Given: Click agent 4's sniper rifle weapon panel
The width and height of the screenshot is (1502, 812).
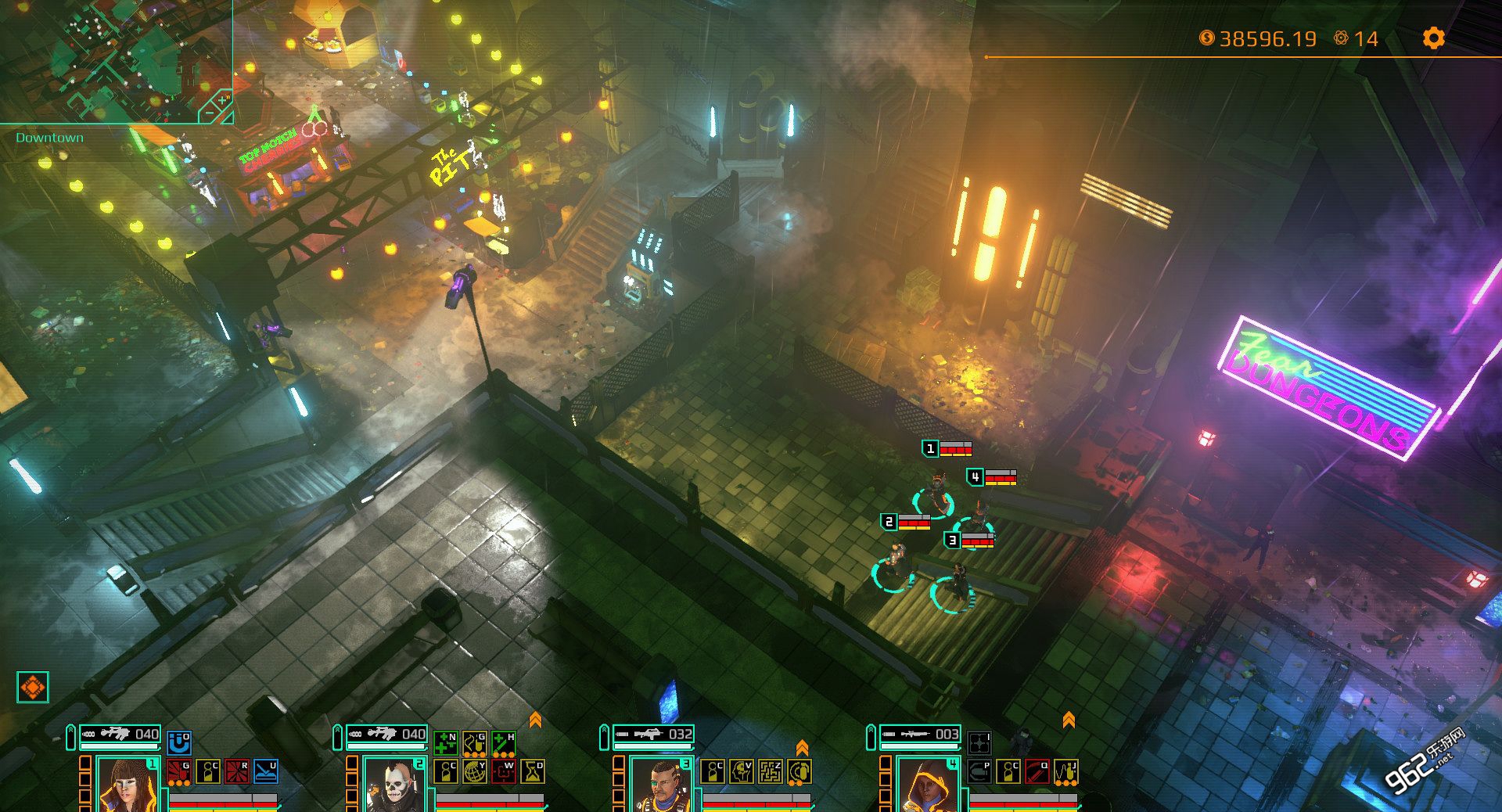Looking at the screenshot, I should tap(920, 735).
